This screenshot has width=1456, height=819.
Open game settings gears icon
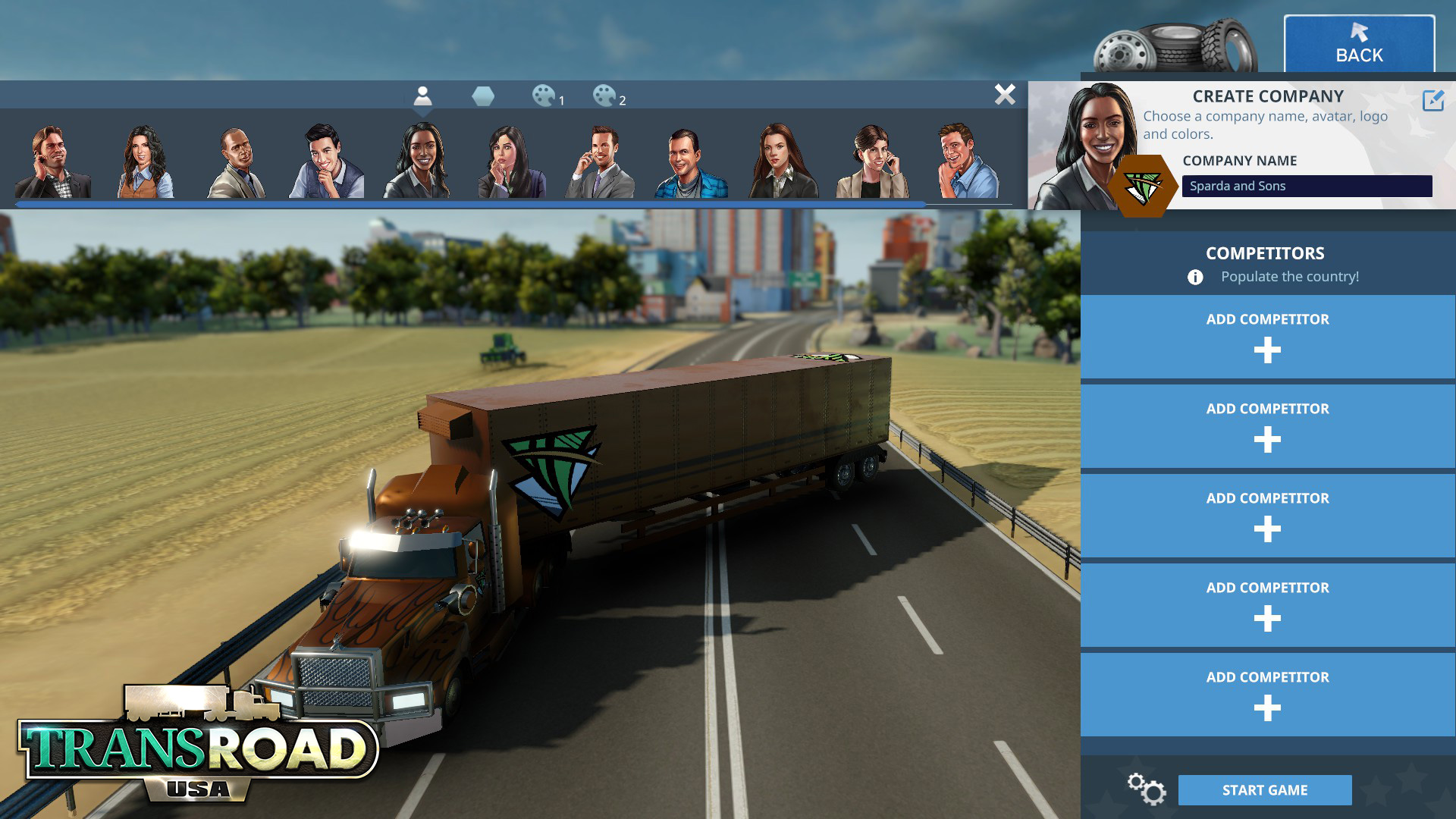tap(1146, 789)
